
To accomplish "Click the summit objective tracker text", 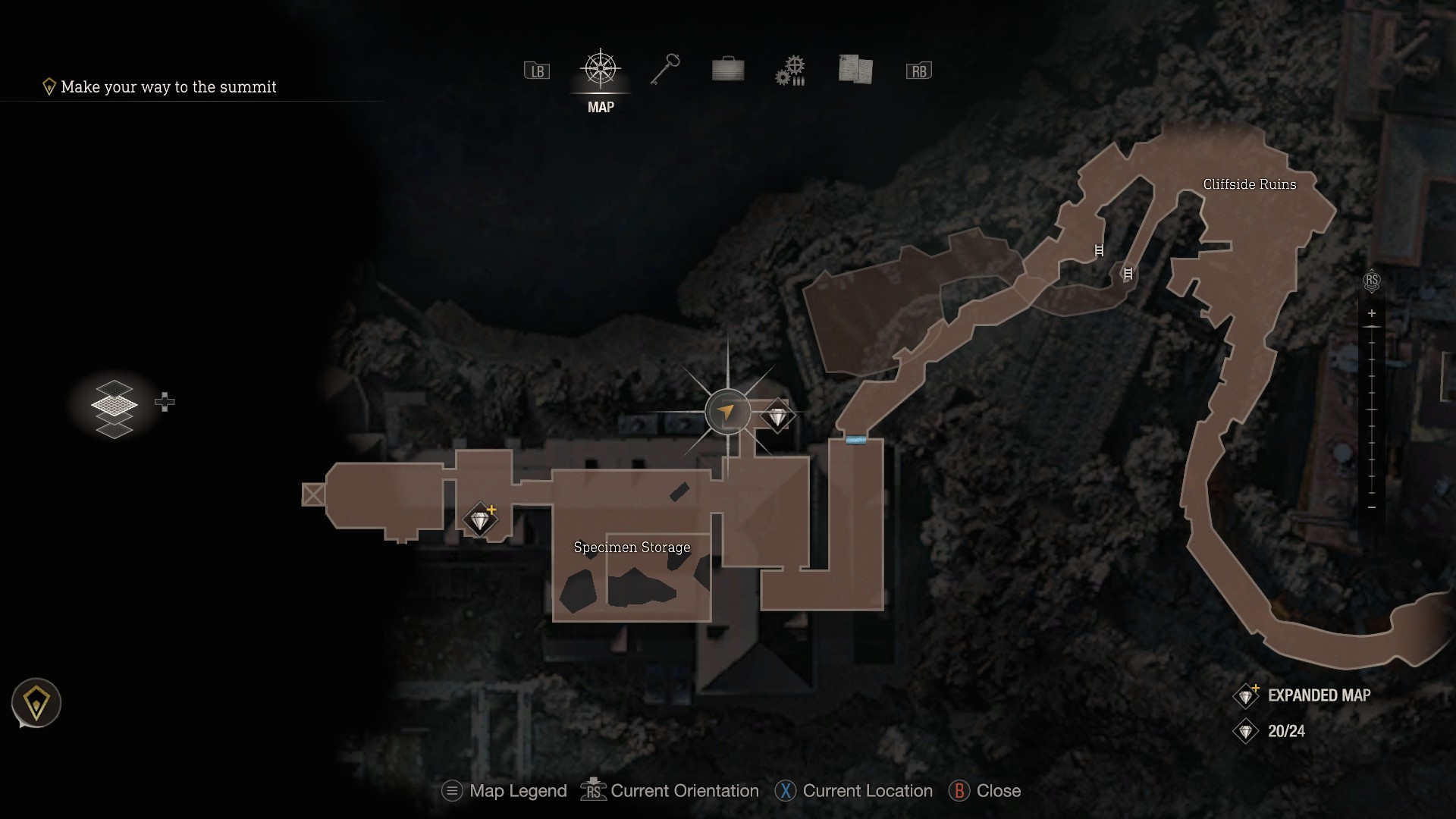I will click(168, 87).
